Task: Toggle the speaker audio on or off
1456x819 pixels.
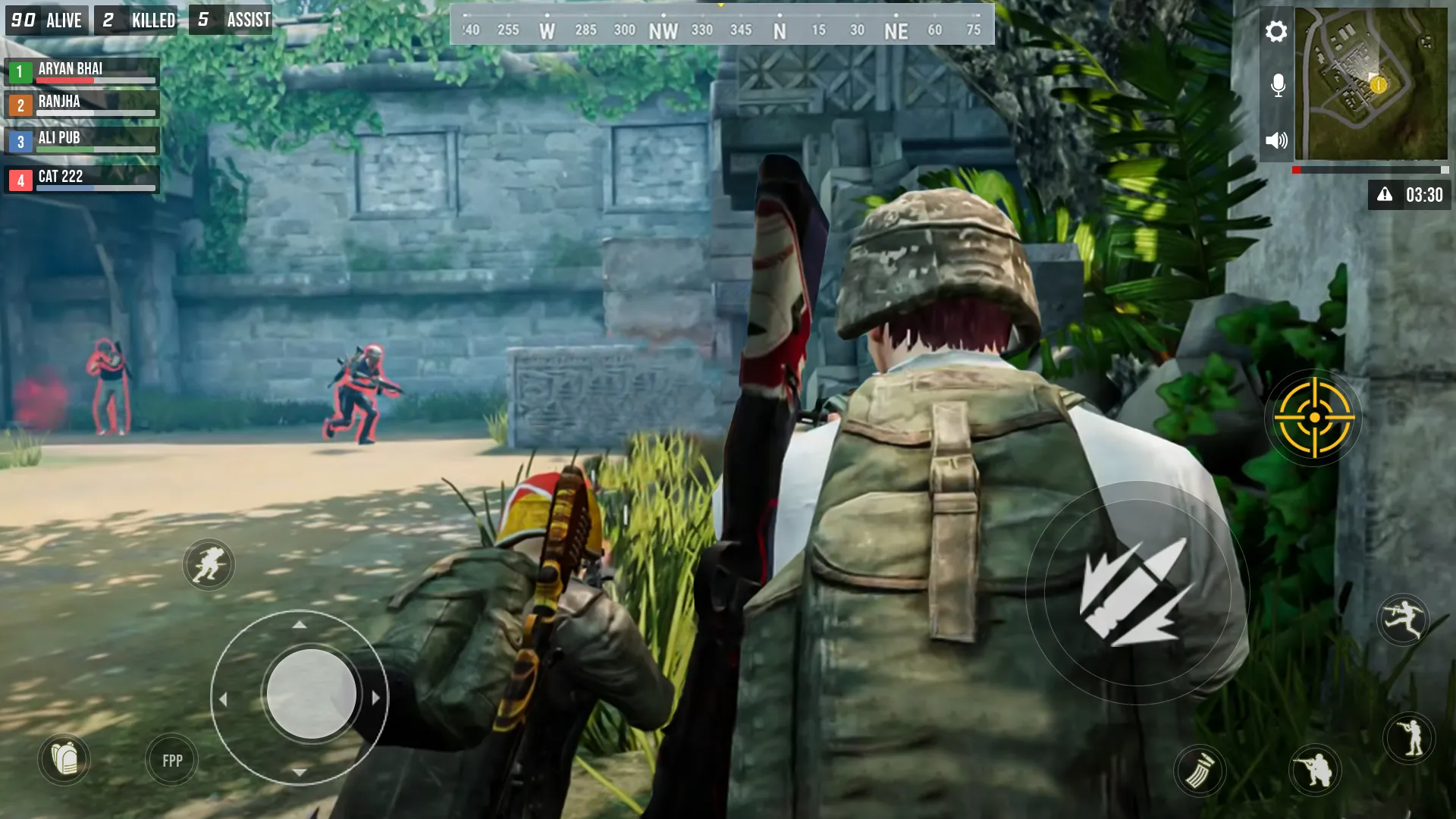Action: [1277, 140]
